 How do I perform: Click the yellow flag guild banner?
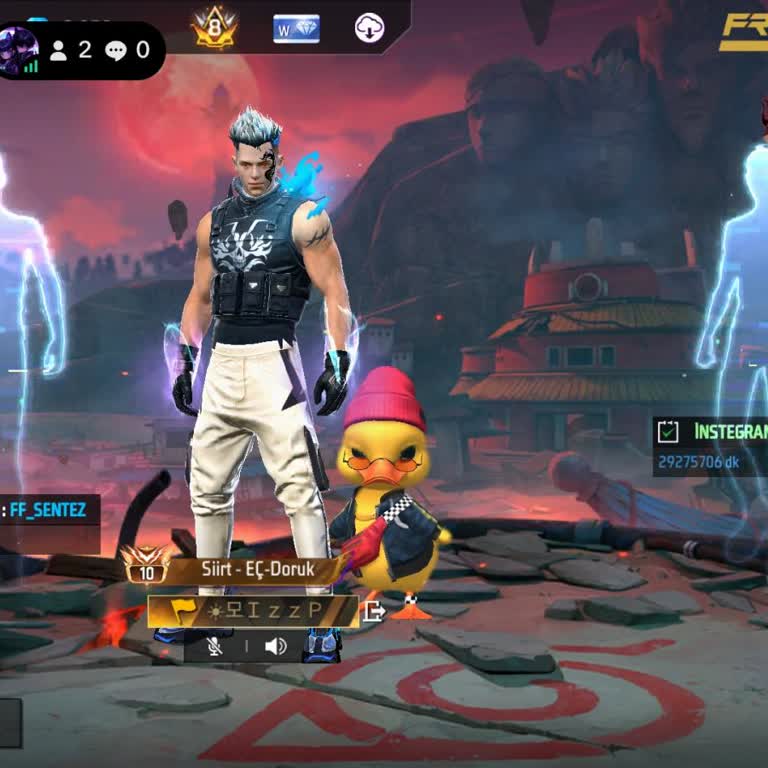[180, 611]
